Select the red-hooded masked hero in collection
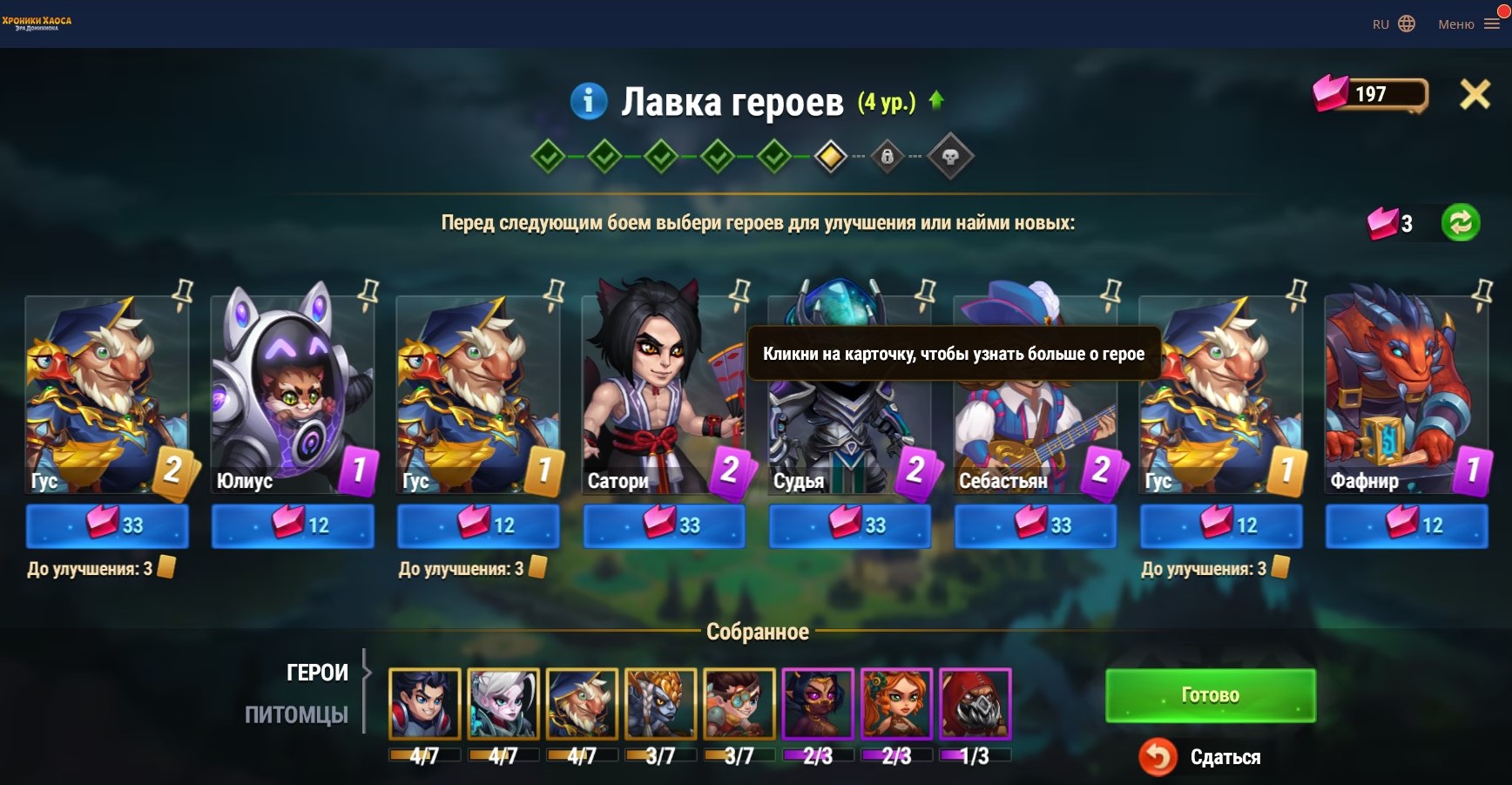This screenshot has height=785, width=1512. 975,703
